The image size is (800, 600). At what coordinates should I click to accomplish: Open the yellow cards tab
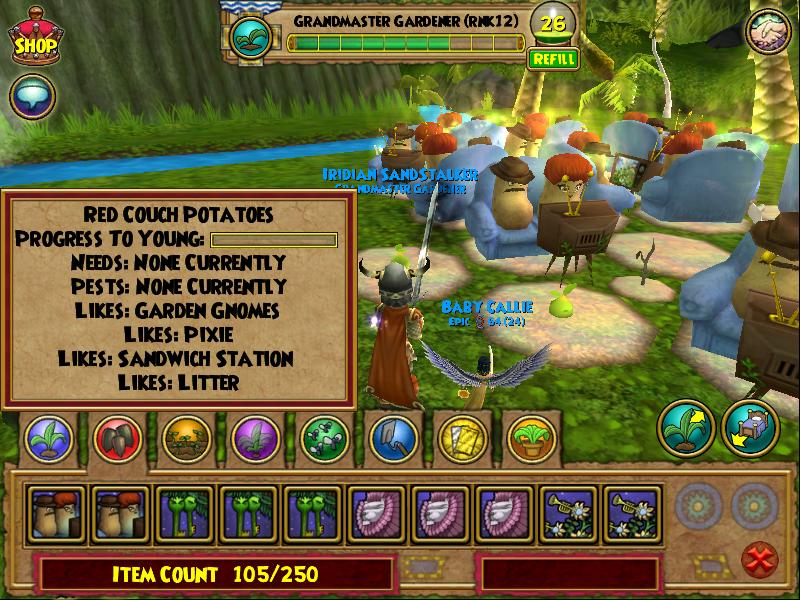pyautogui.click(x=460, y=437)
